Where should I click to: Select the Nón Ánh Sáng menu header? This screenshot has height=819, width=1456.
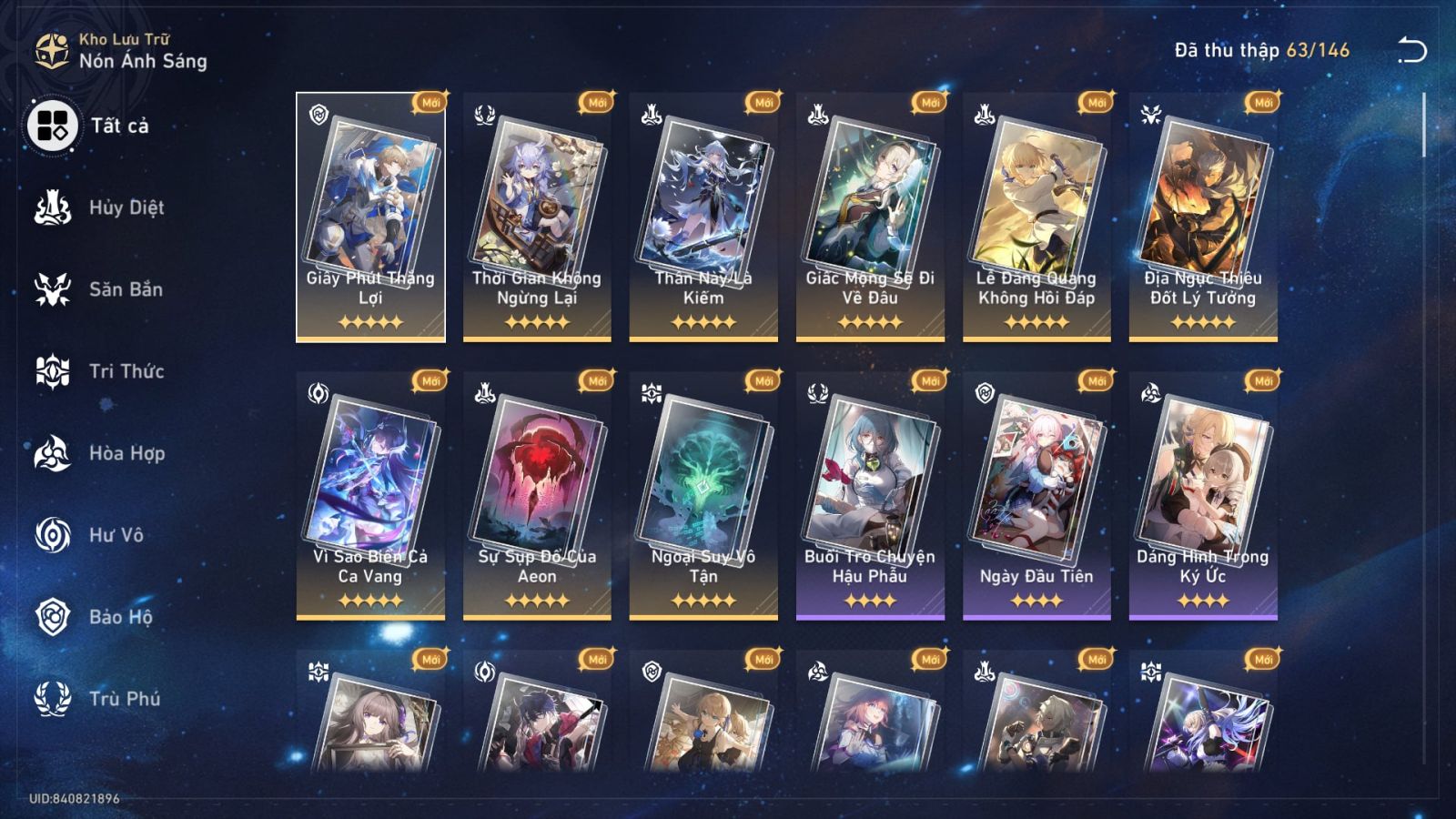(142, 63)
